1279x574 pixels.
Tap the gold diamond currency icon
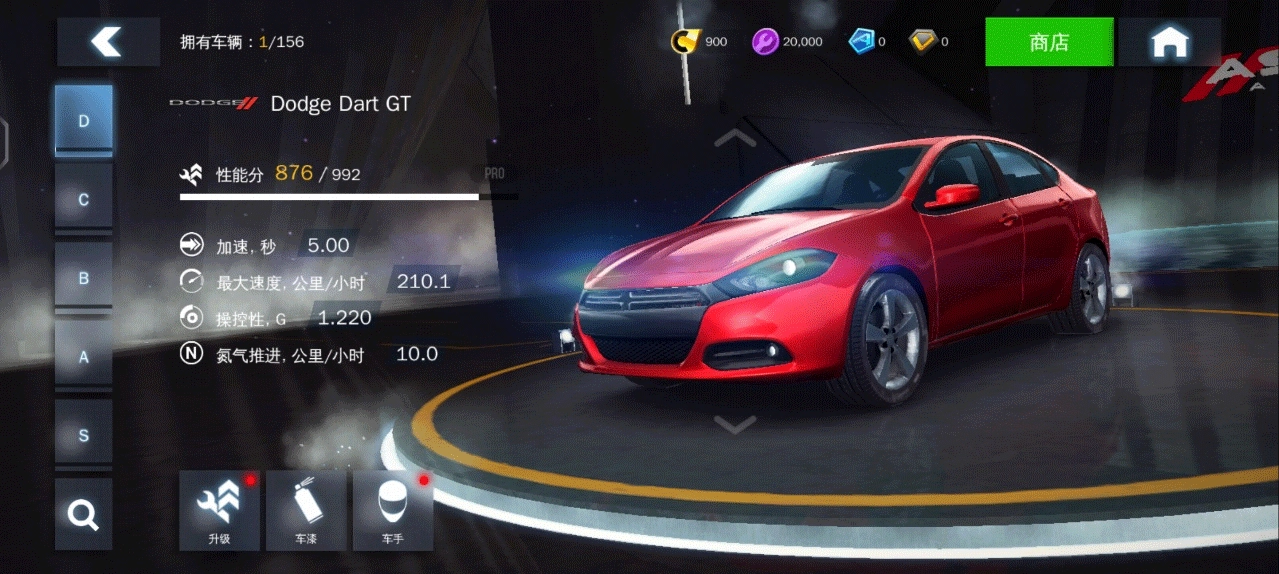(922, 41)
